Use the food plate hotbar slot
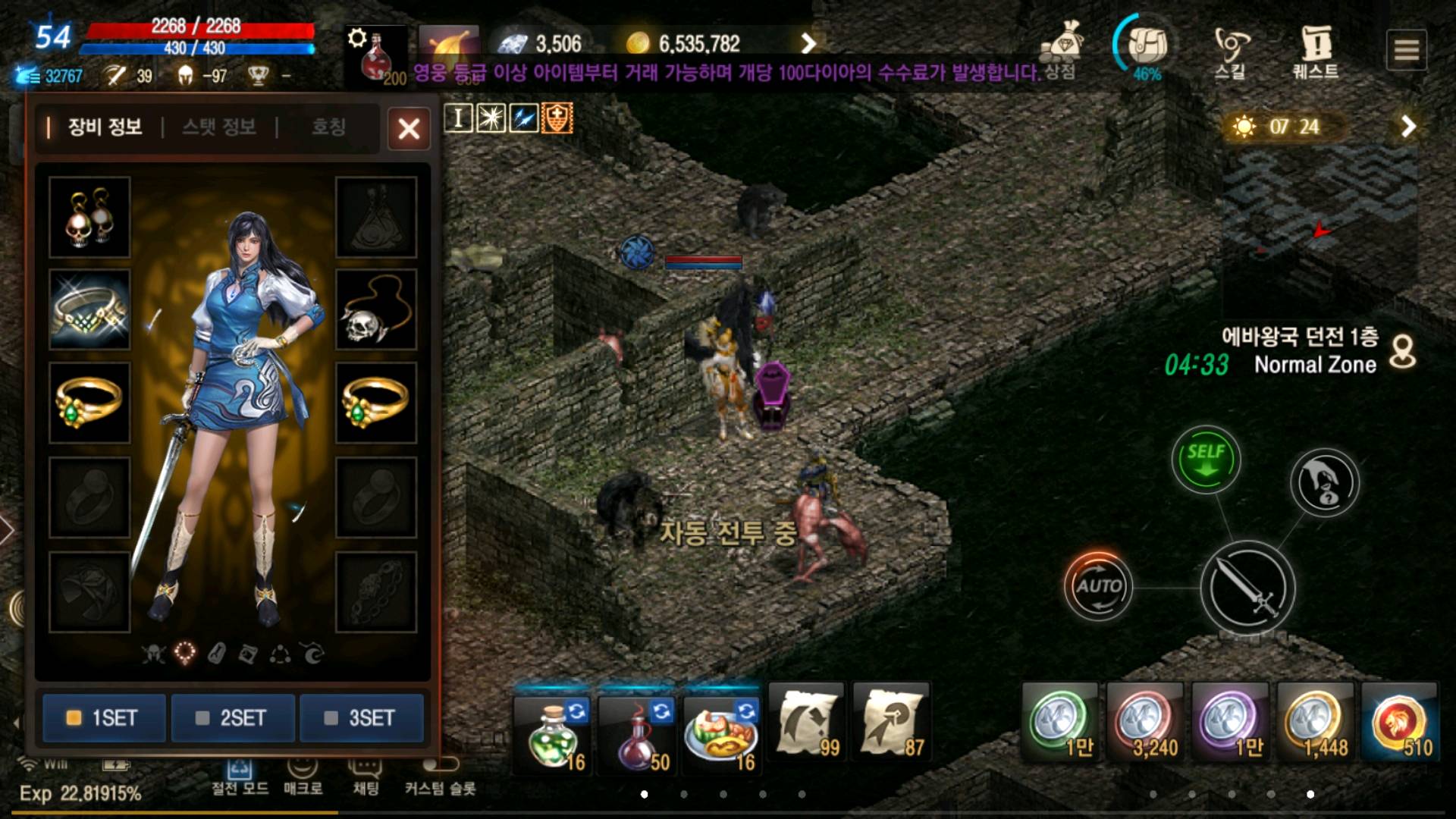The width and height of the screenshot is (1456, 819). pos(721,732)
